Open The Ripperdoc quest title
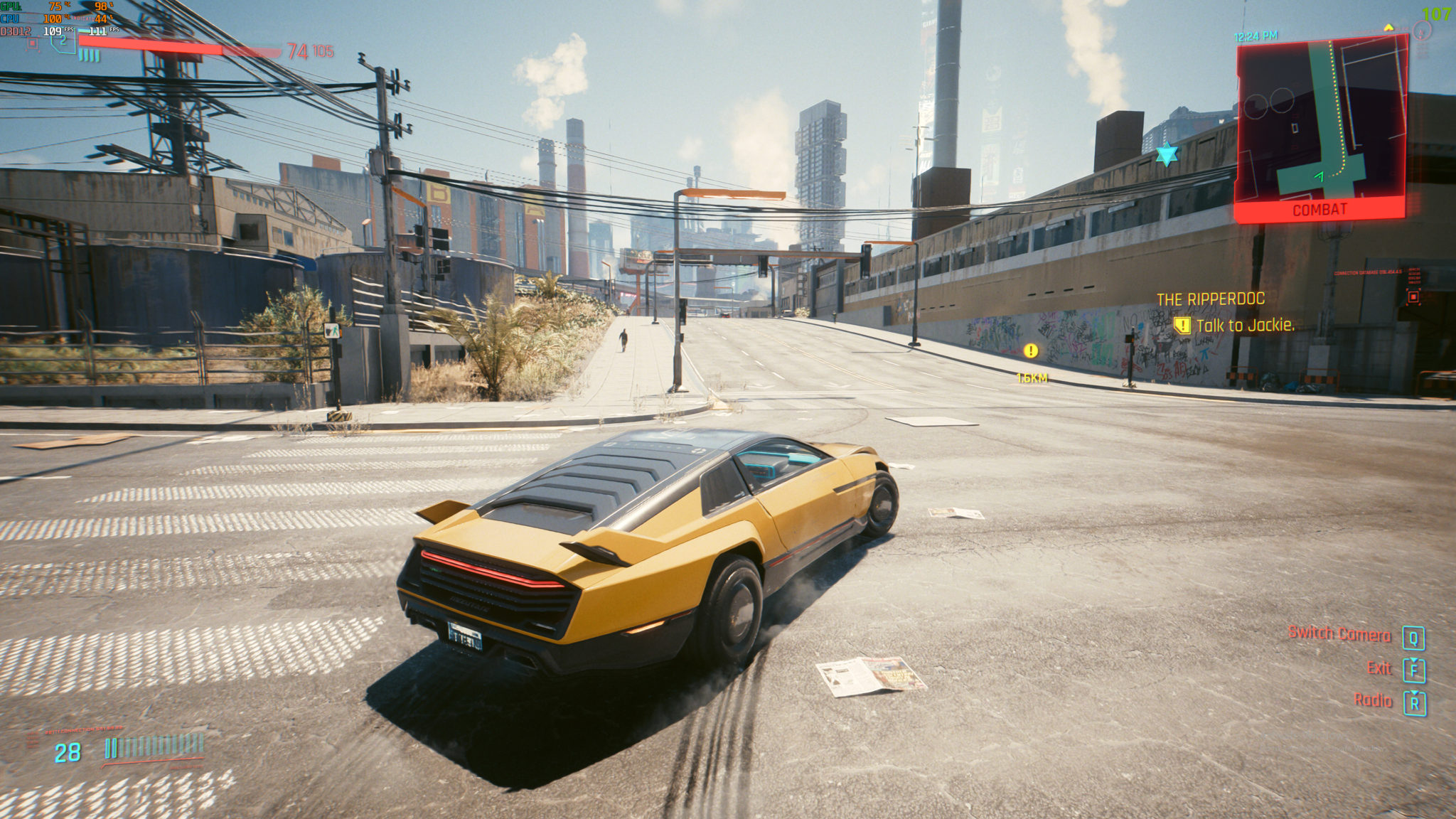This screenshot has width=1456, height=819. [1210, 299]
